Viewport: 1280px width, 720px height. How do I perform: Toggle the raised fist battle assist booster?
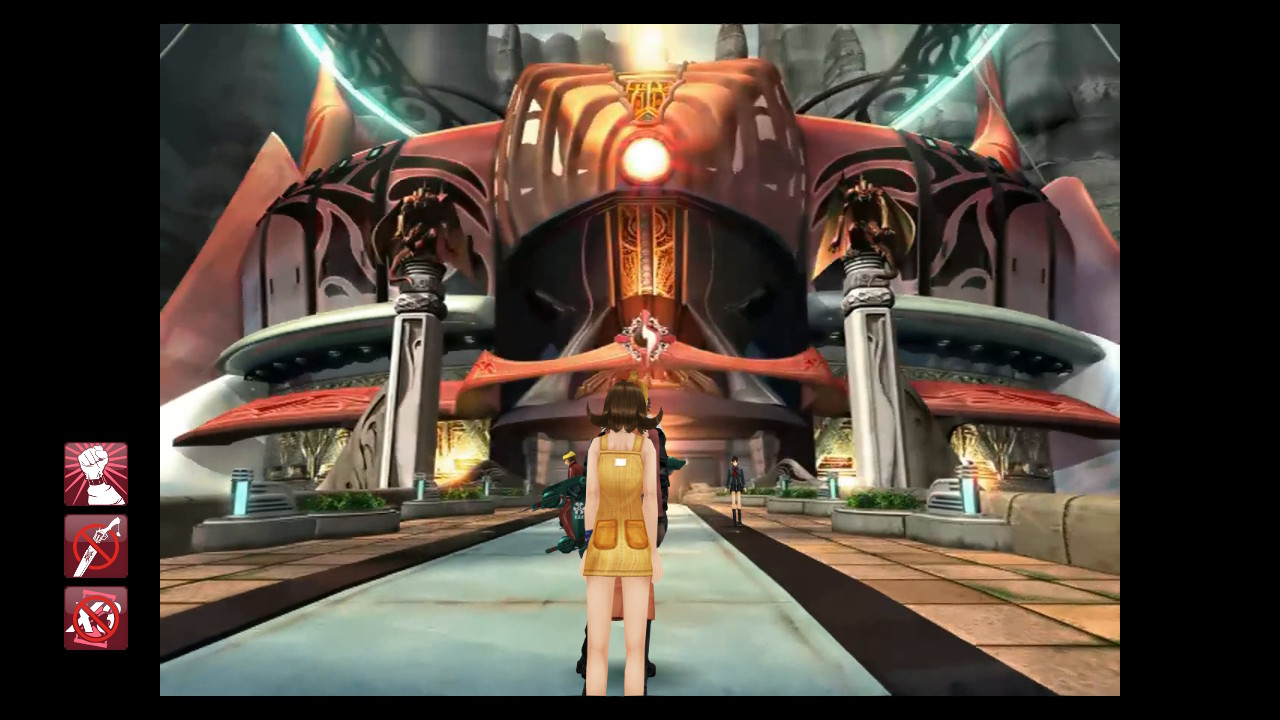96,474
